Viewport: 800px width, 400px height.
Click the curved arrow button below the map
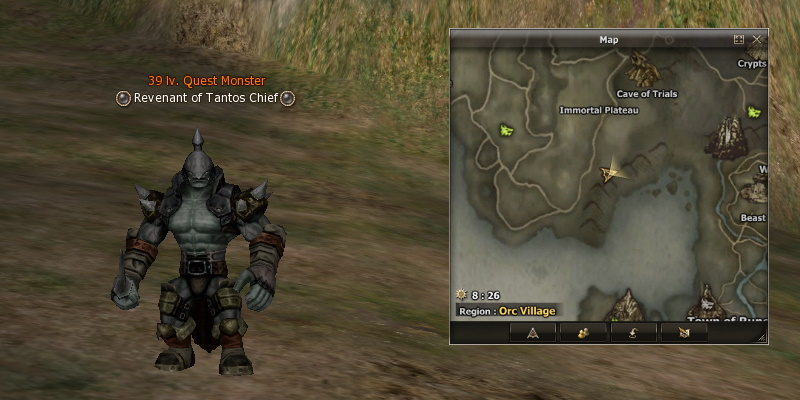[634, 333]
